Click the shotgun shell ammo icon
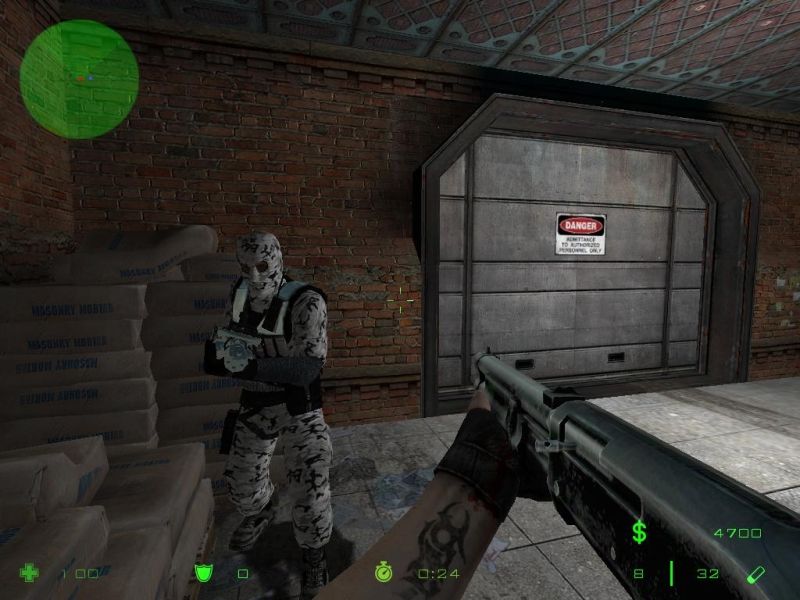 click(x=757, y=573)
